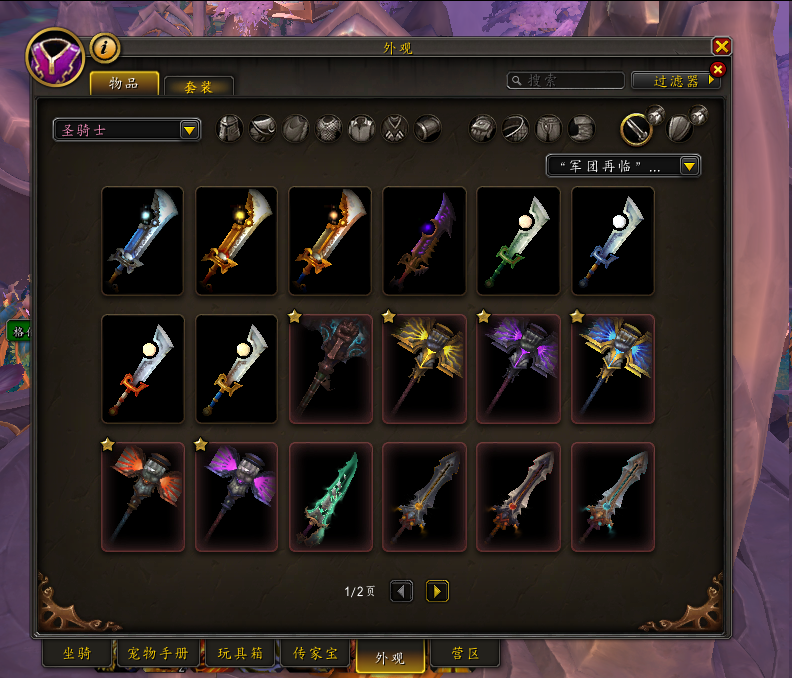The height and width of the screenshot is (678, 792).
Task: Click the 搜索 search box
Action: [566, 81]
